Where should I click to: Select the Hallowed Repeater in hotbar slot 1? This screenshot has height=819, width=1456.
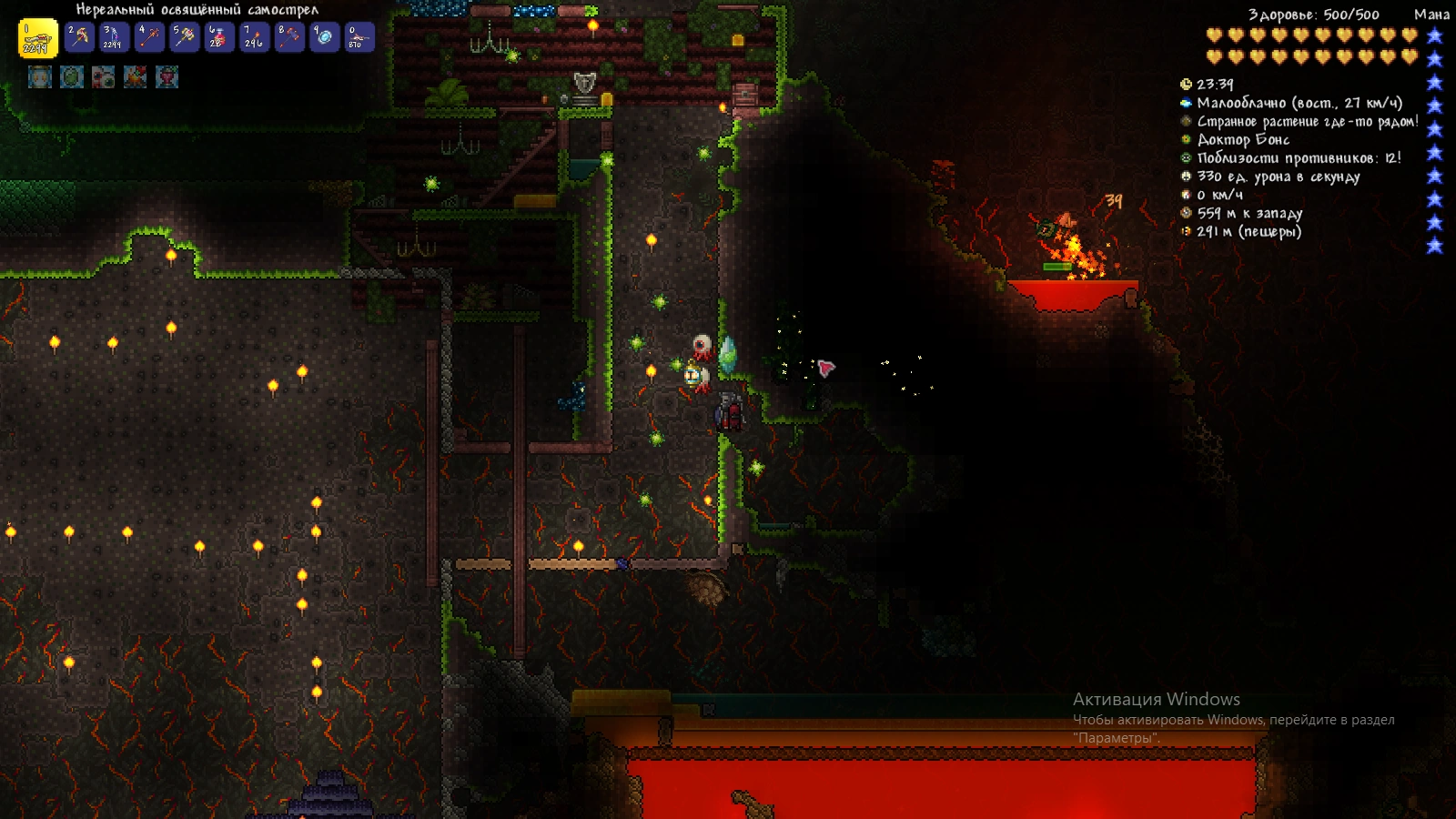click(37, 39)
